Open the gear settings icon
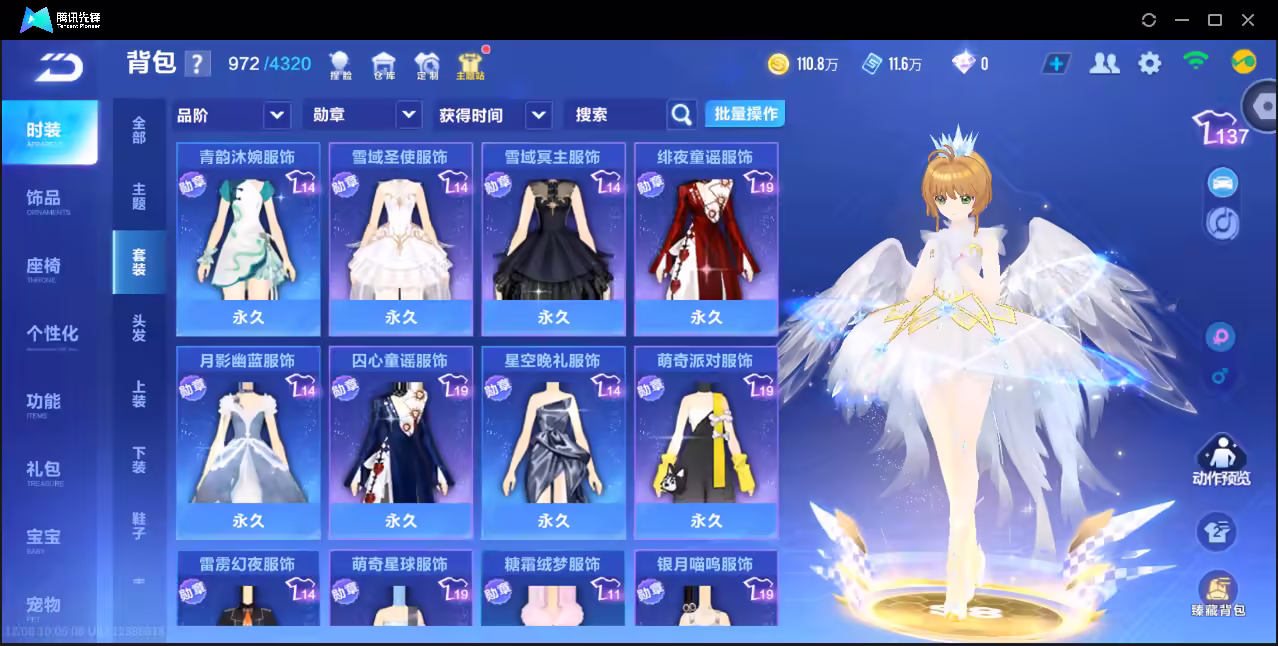Screen dimensions: 1278x646 point(1150,64)
